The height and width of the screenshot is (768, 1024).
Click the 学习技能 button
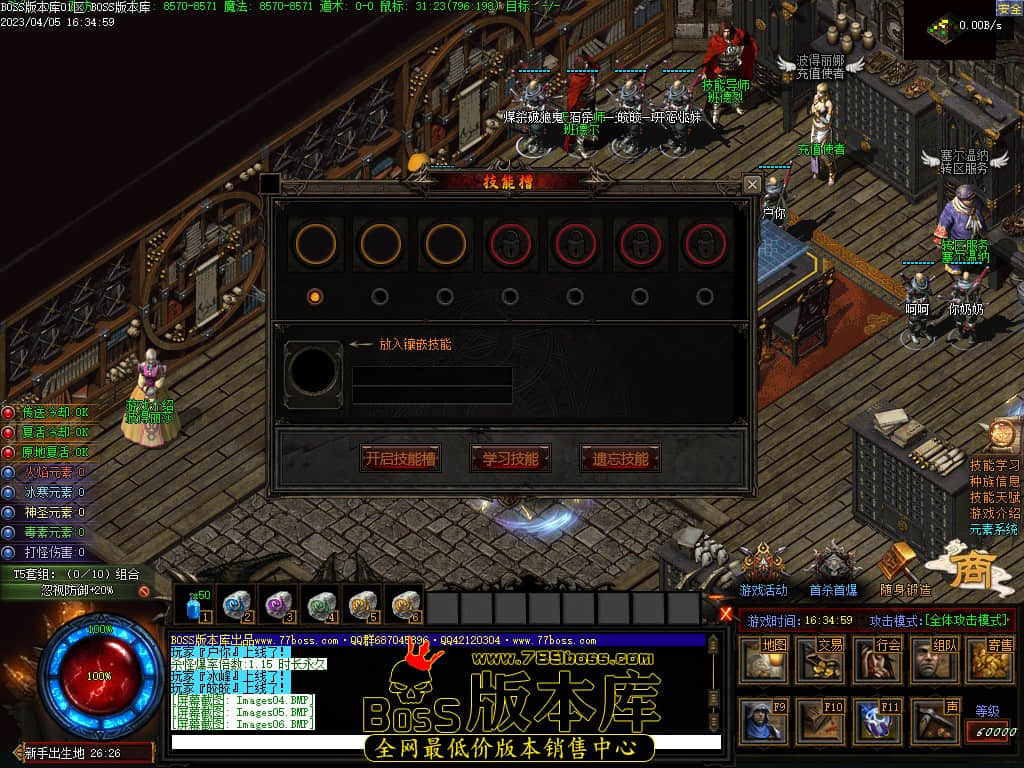(x=510, y=459)
